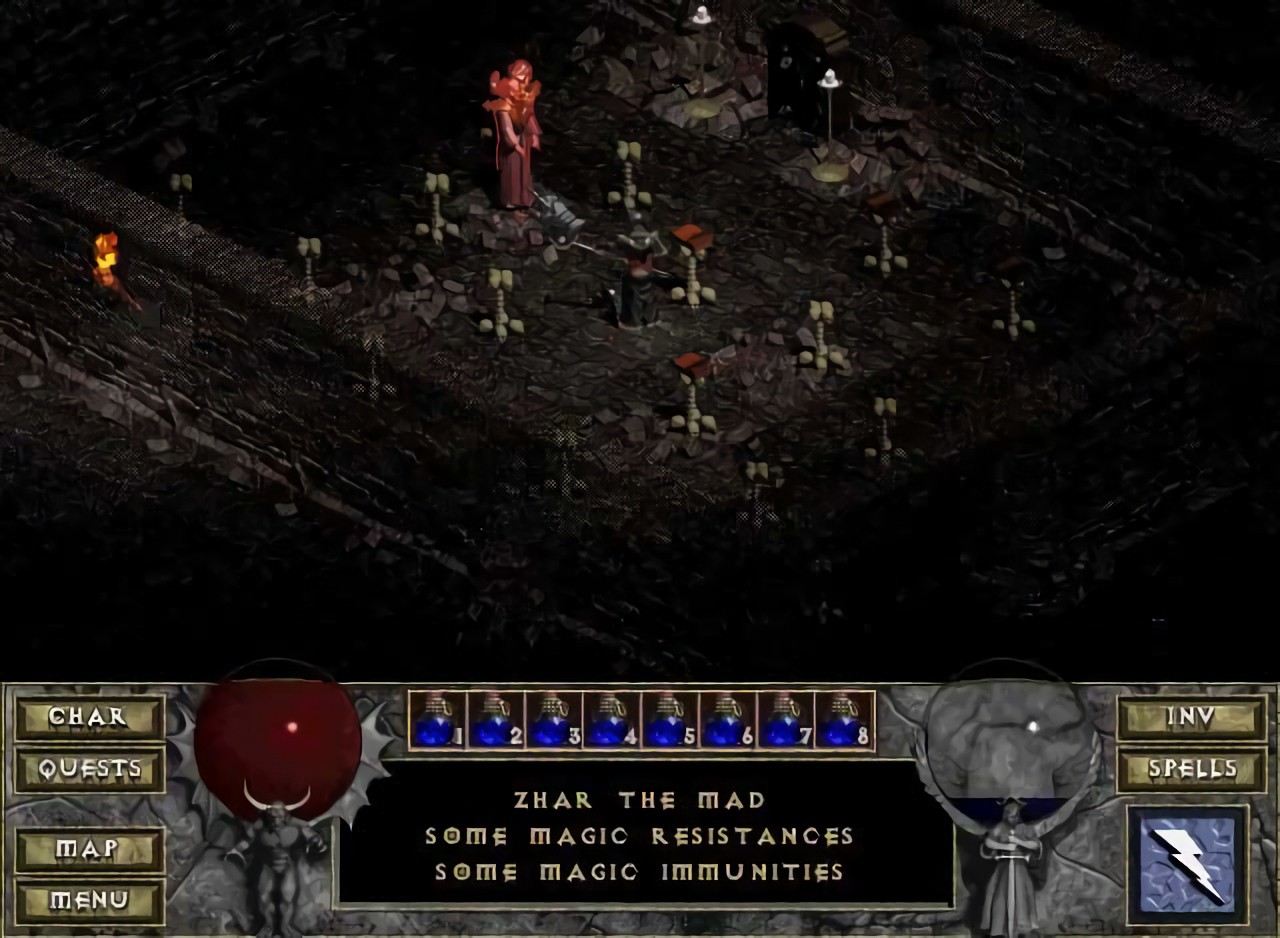Image resolution: width=1280 pixels, height=938 pixels.
Task: Open the SPELLS book
Action: click(x=1191, y=769)
